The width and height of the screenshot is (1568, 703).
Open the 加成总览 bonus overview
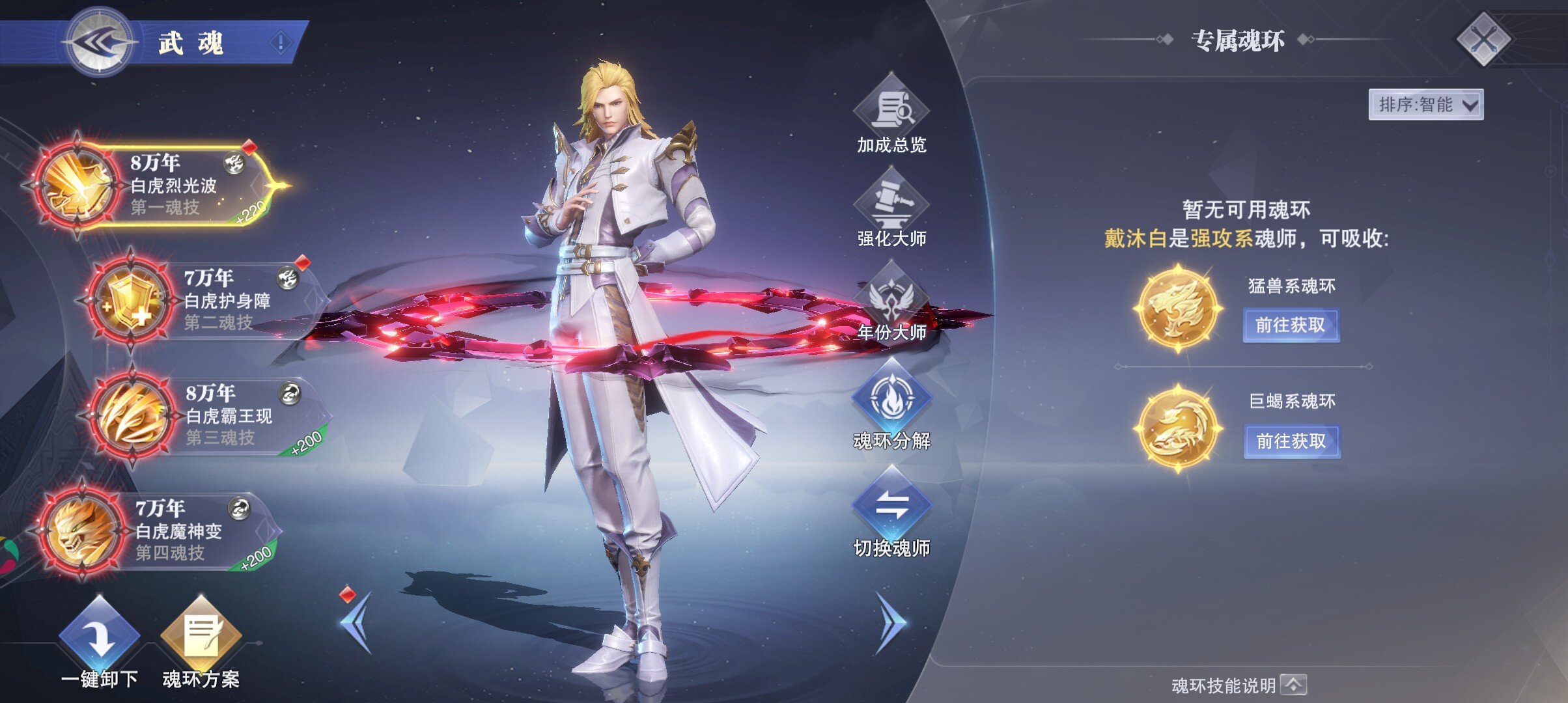891,114
